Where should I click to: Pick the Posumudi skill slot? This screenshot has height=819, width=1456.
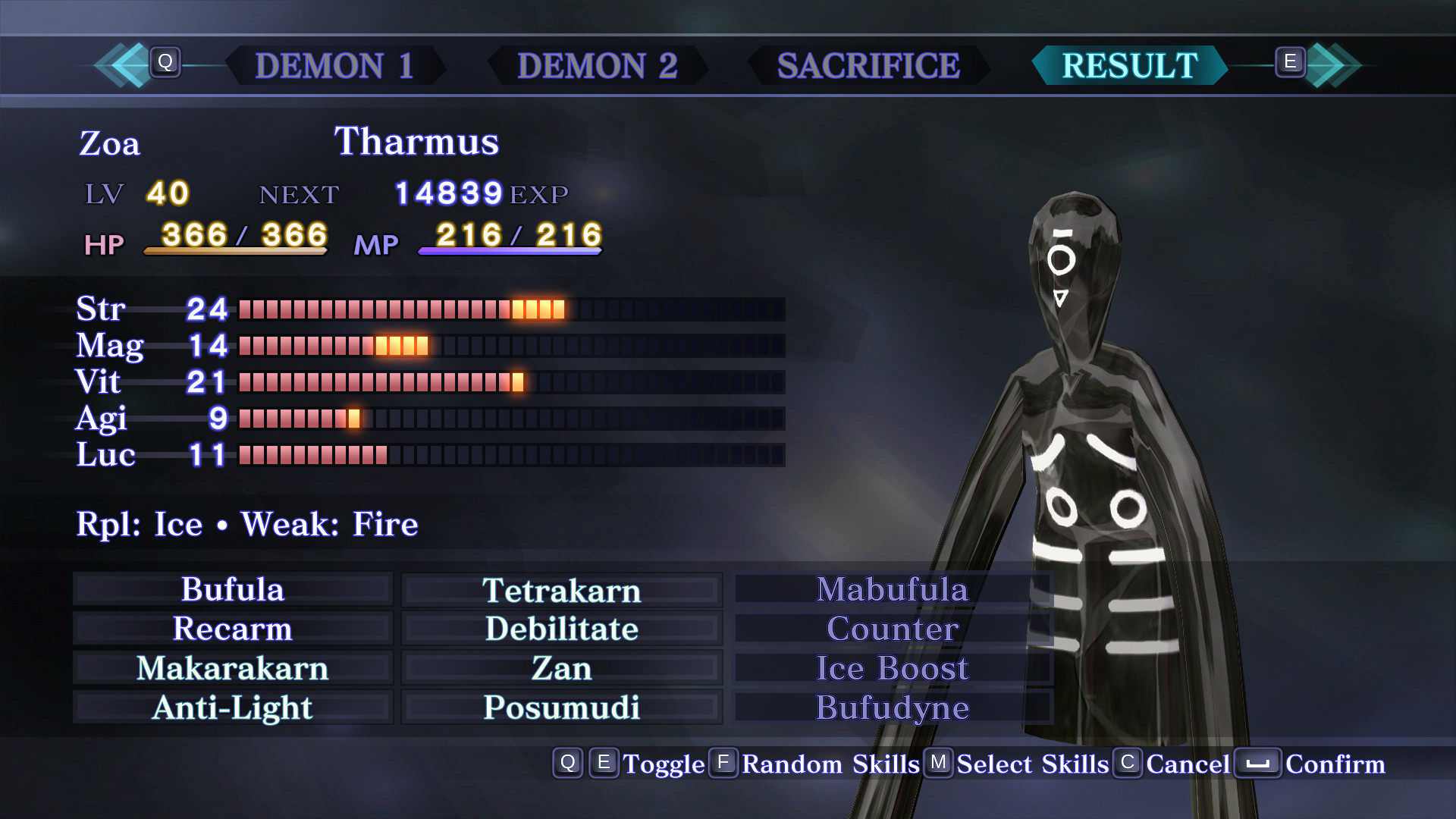pos(561,708)
